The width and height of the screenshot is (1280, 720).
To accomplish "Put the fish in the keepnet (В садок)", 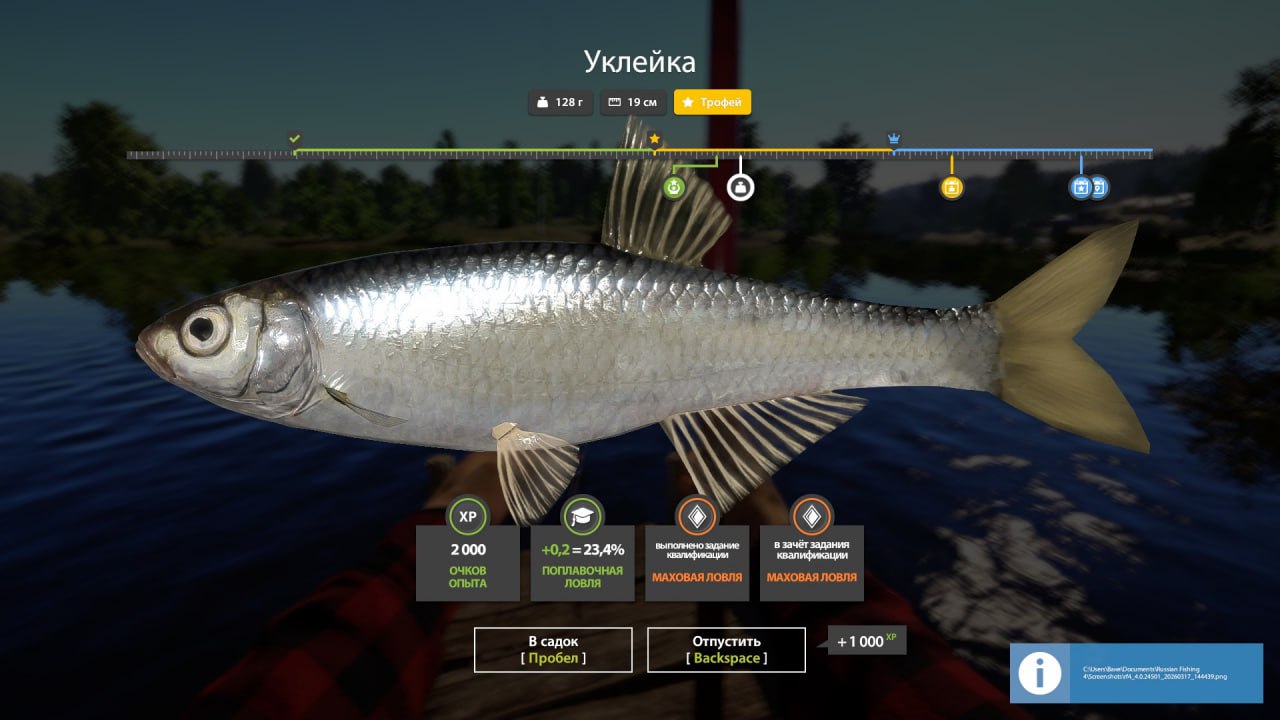I will click(x=553, y=649).
